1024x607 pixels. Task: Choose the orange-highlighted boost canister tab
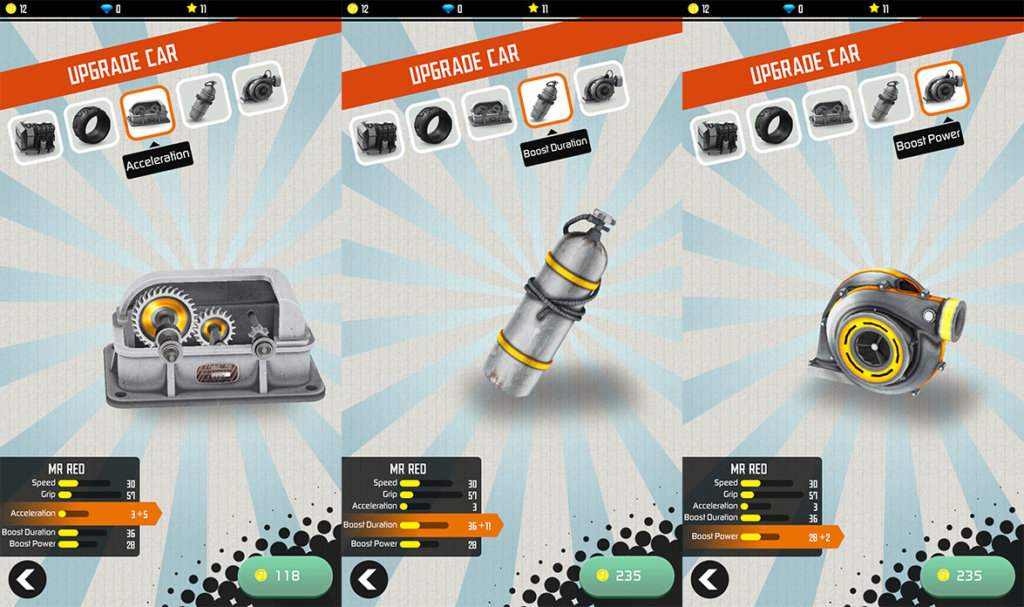[545, 98]
